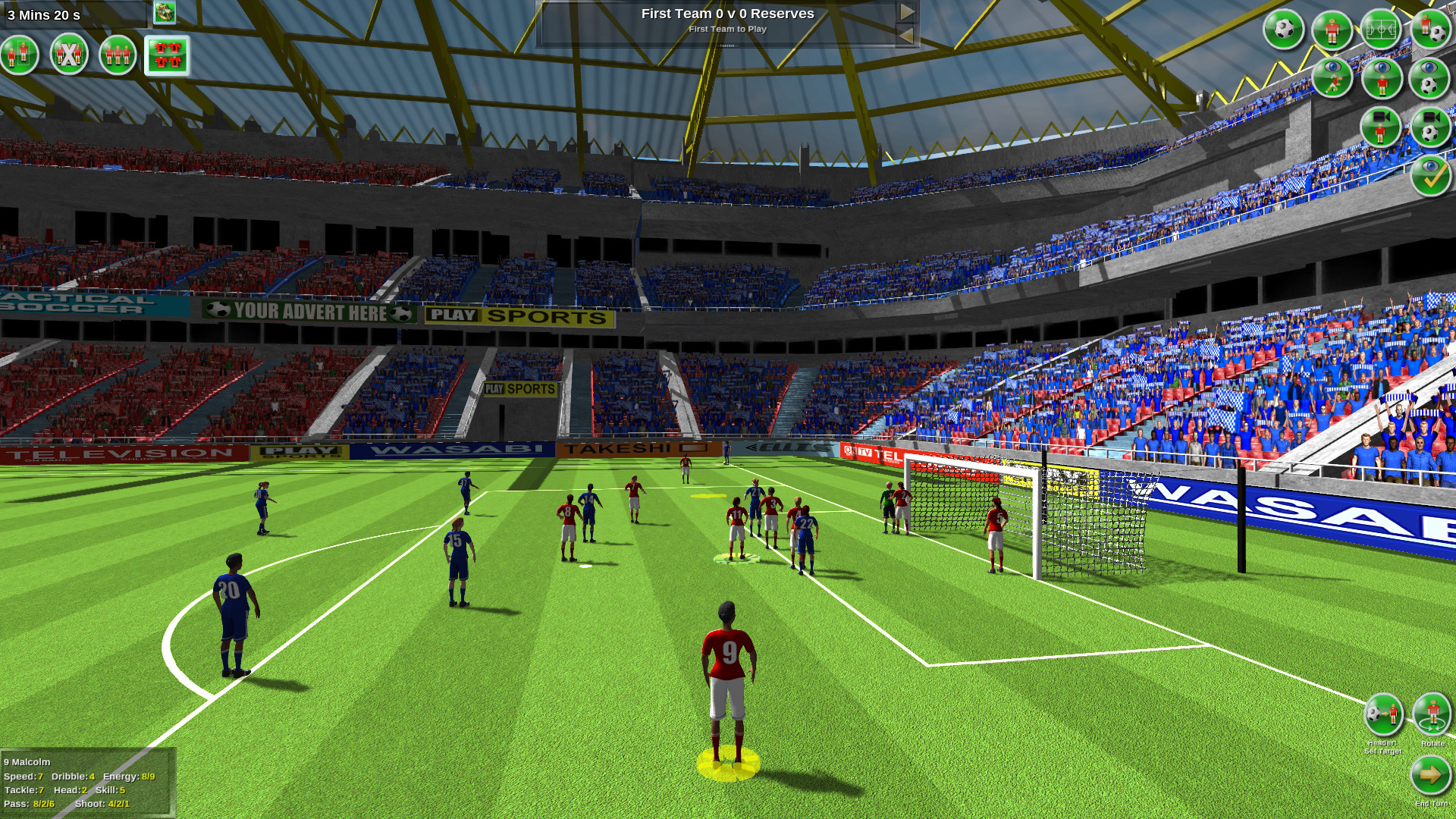
Task: Toggle the action animation eye icon
Action: tap(1331, 78)
